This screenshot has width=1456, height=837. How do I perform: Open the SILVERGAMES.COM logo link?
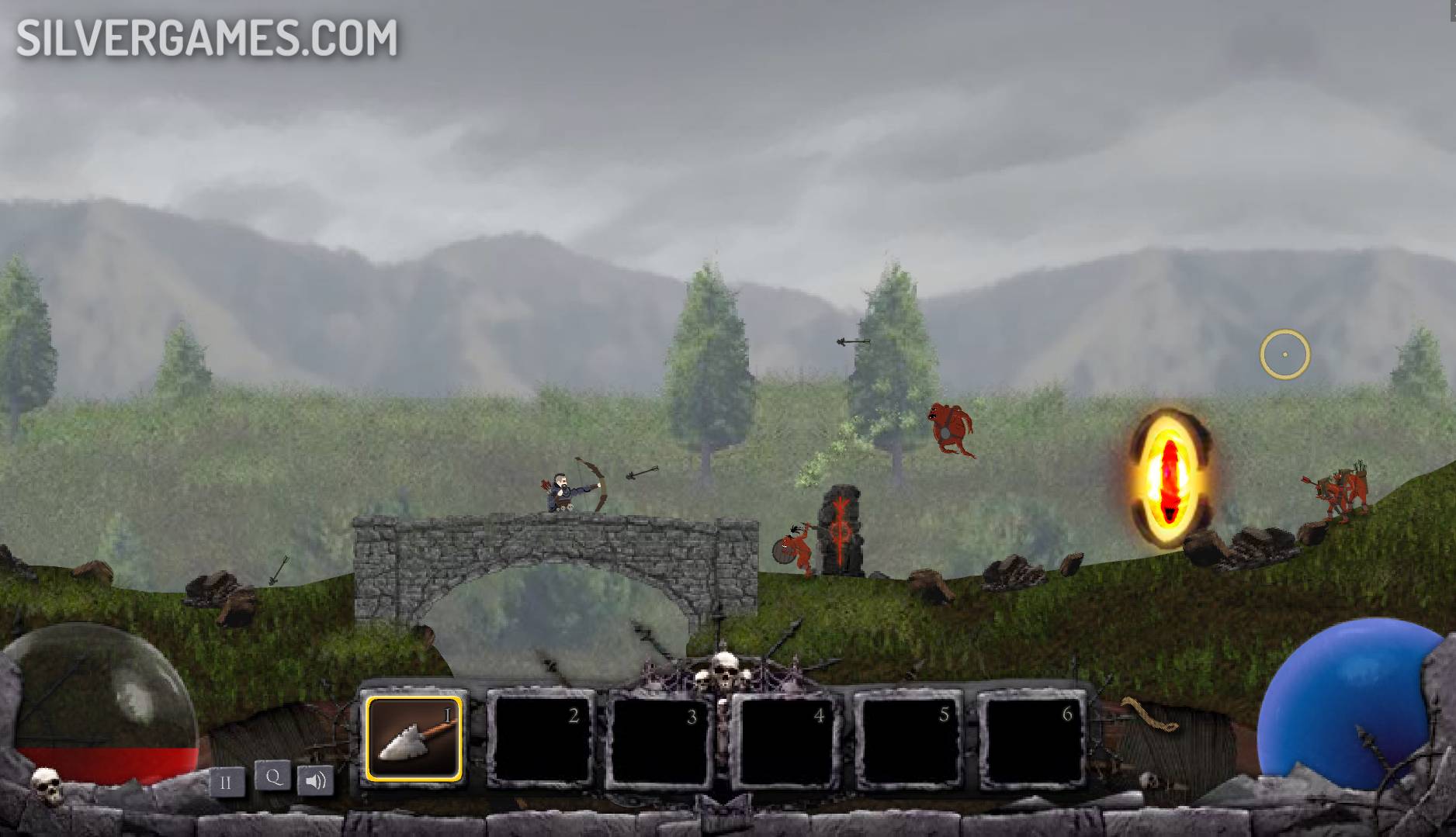click(x=206, y=39)
